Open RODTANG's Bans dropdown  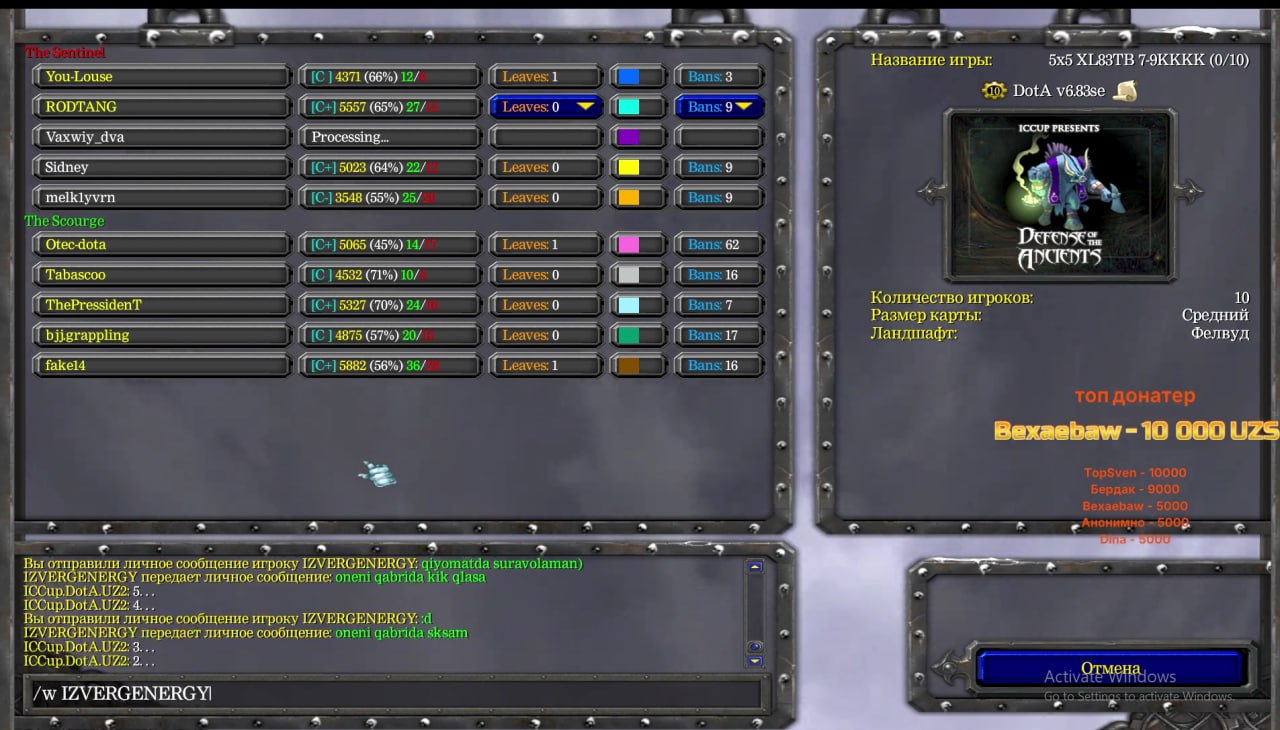(x=720, y=107)
